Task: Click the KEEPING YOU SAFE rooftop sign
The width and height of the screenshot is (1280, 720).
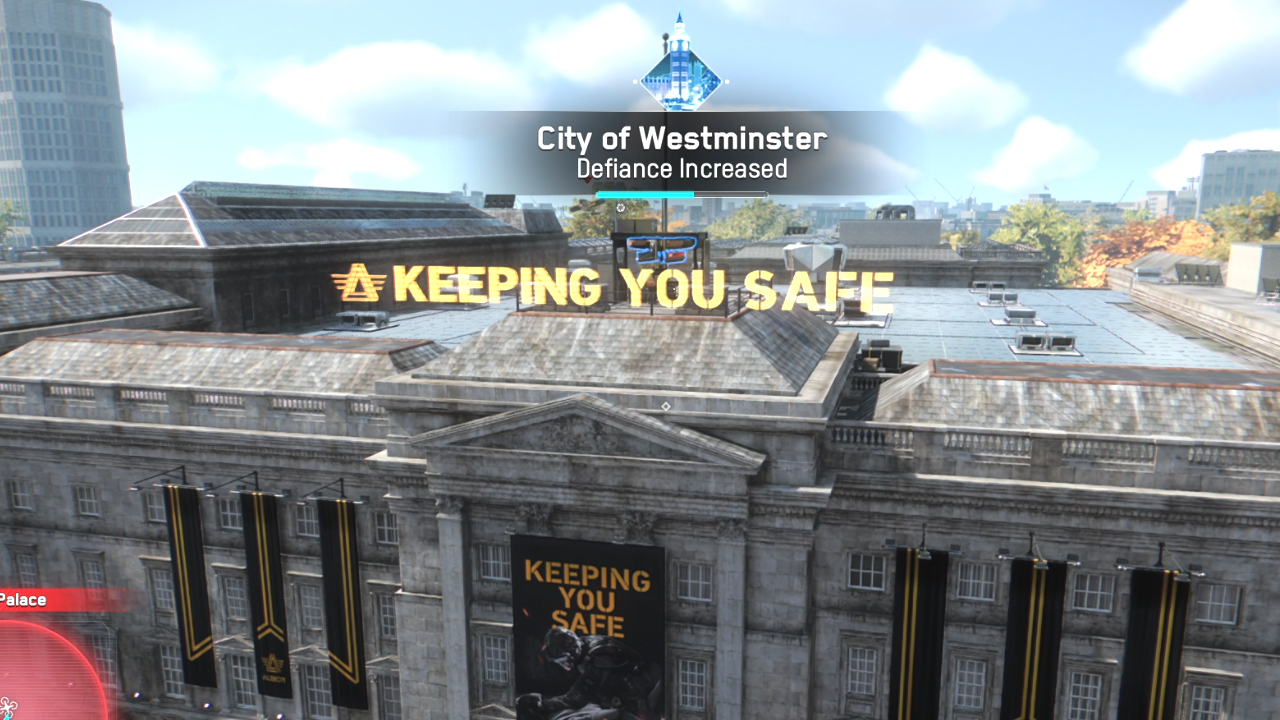Action: click(x=640, y=287)
